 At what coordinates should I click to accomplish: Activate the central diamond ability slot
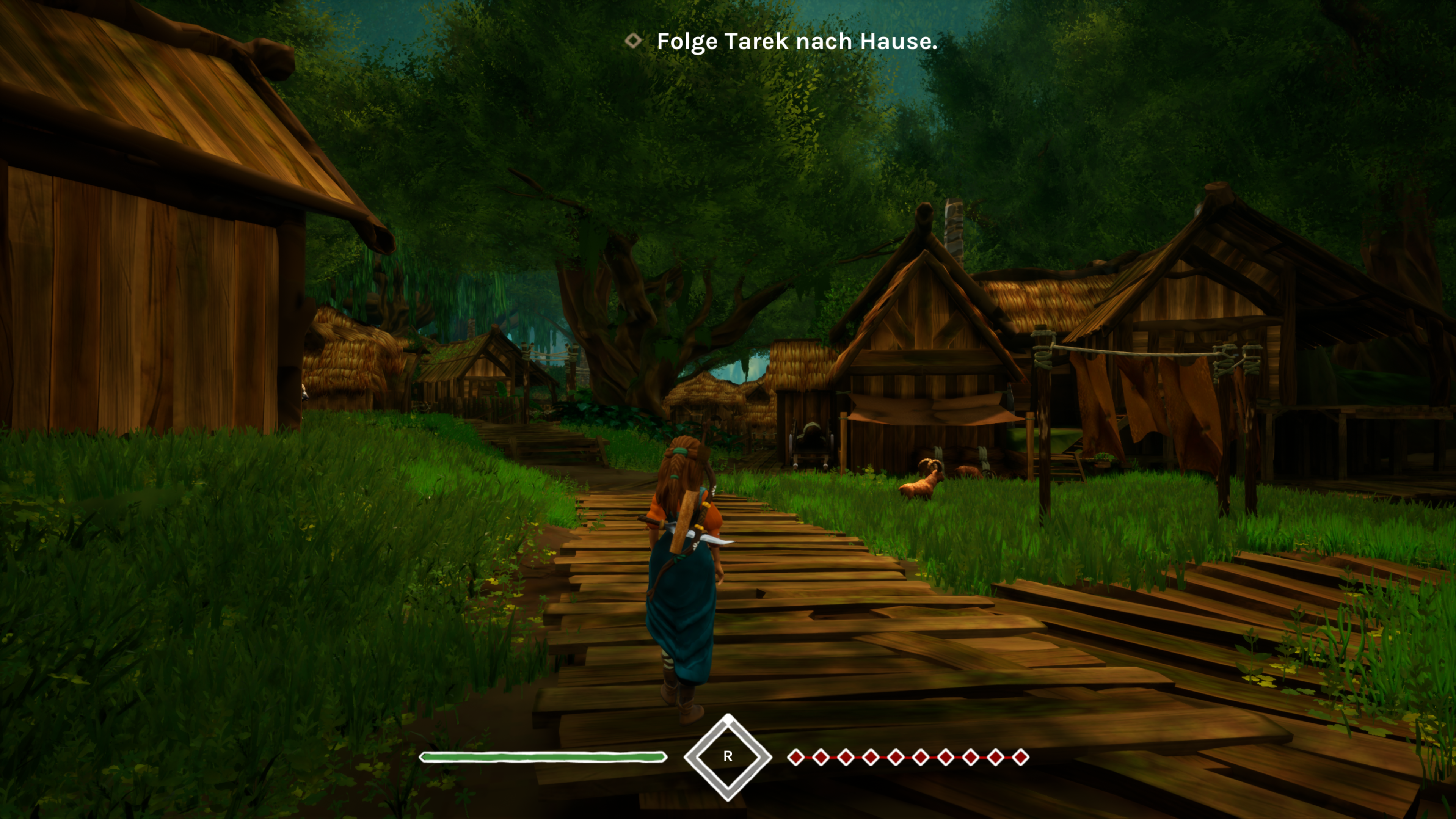tap(728, 756)
